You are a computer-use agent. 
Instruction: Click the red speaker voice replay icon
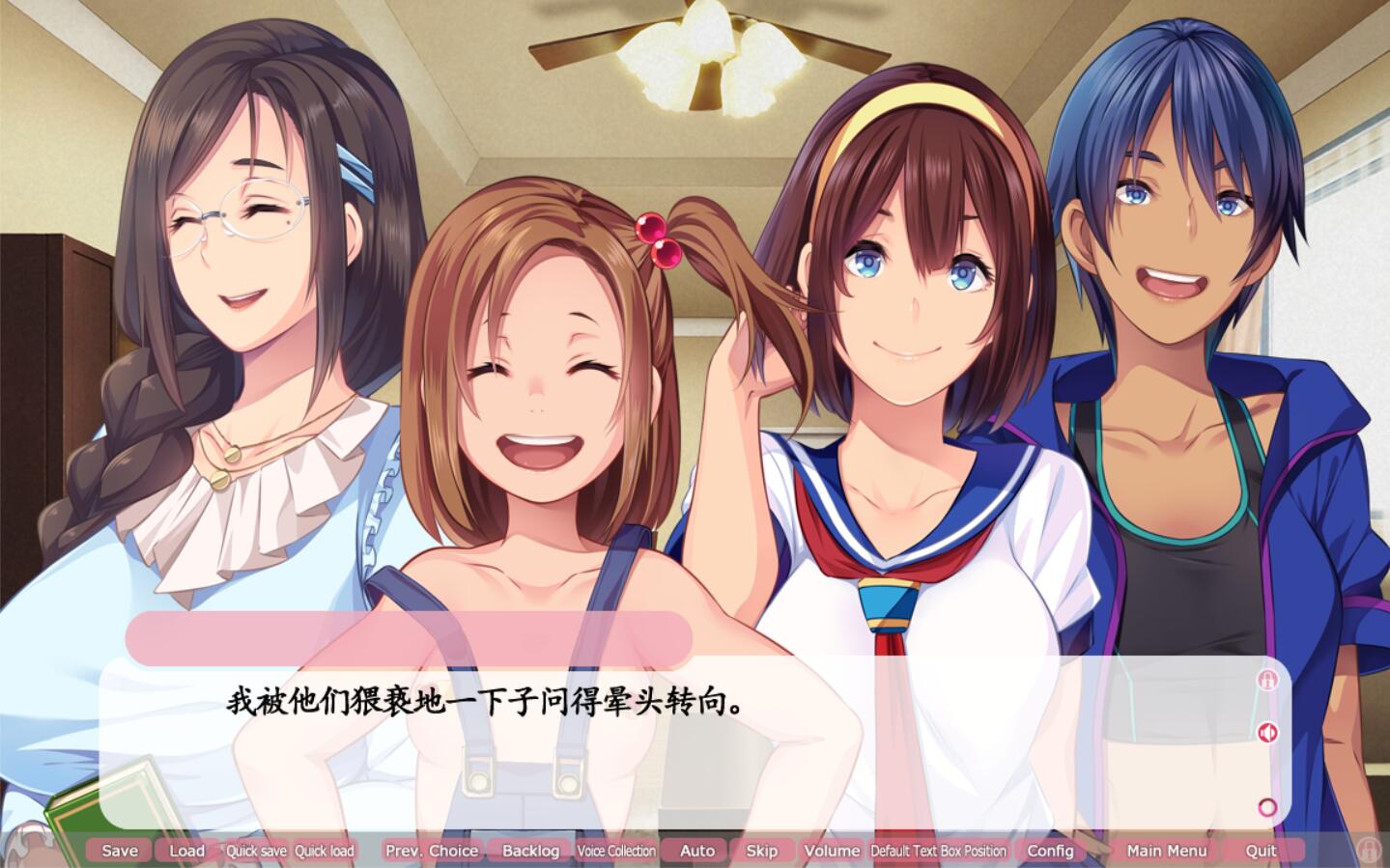(1267, 733)
